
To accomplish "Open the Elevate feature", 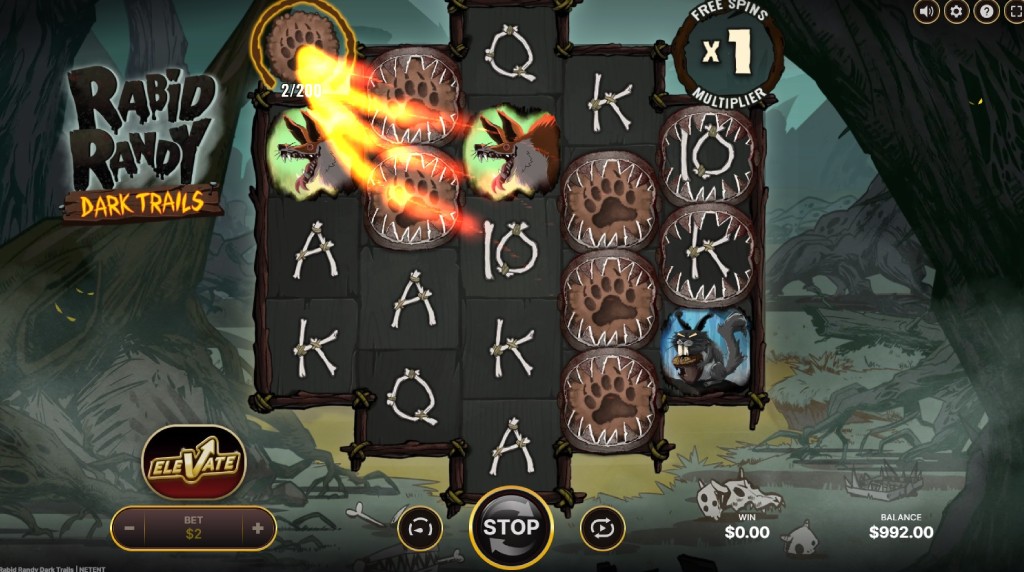I will click(x=194, y=463).
